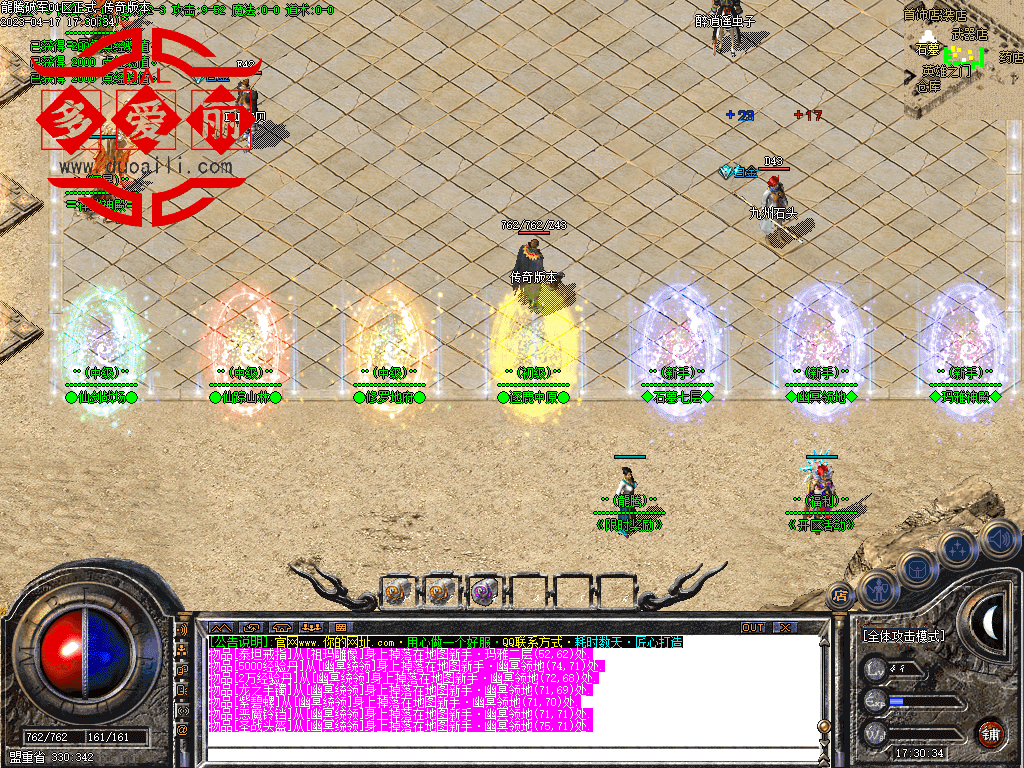Change the 全体攻击模式 attack mode label
The width and height of the screenshot is (1024, 768).
904,635
